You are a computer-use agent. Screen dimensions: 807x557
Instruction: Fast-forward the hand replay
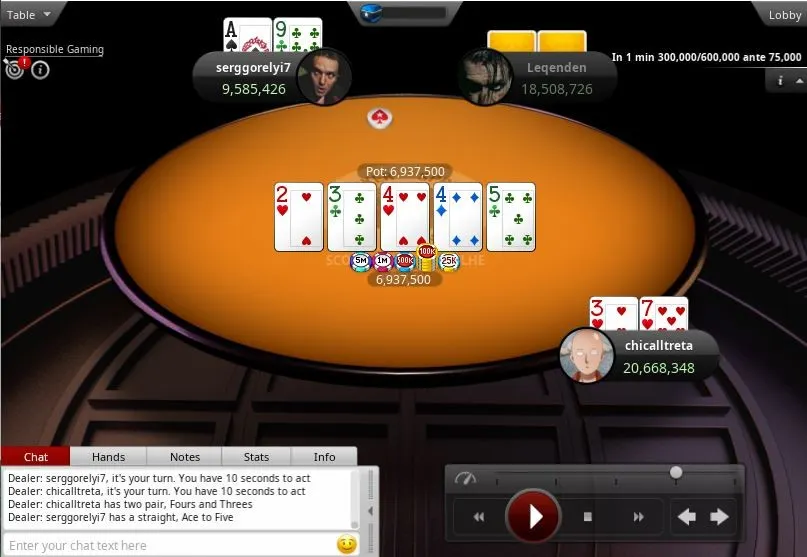pyautogui.click(x=639, y=517)
